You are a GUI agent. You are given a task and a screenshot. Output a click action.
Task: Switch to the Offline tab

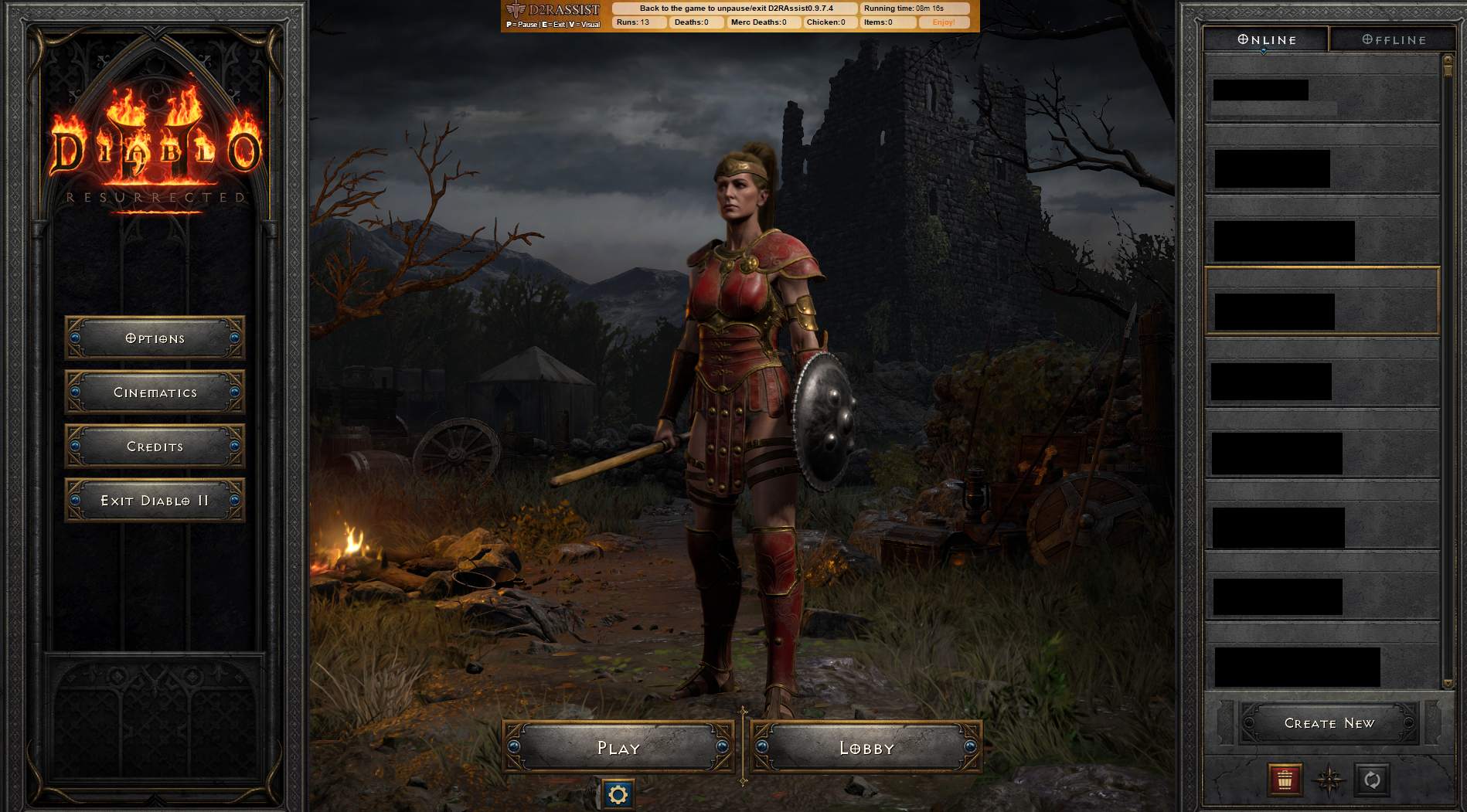(x=1394, y=39)
